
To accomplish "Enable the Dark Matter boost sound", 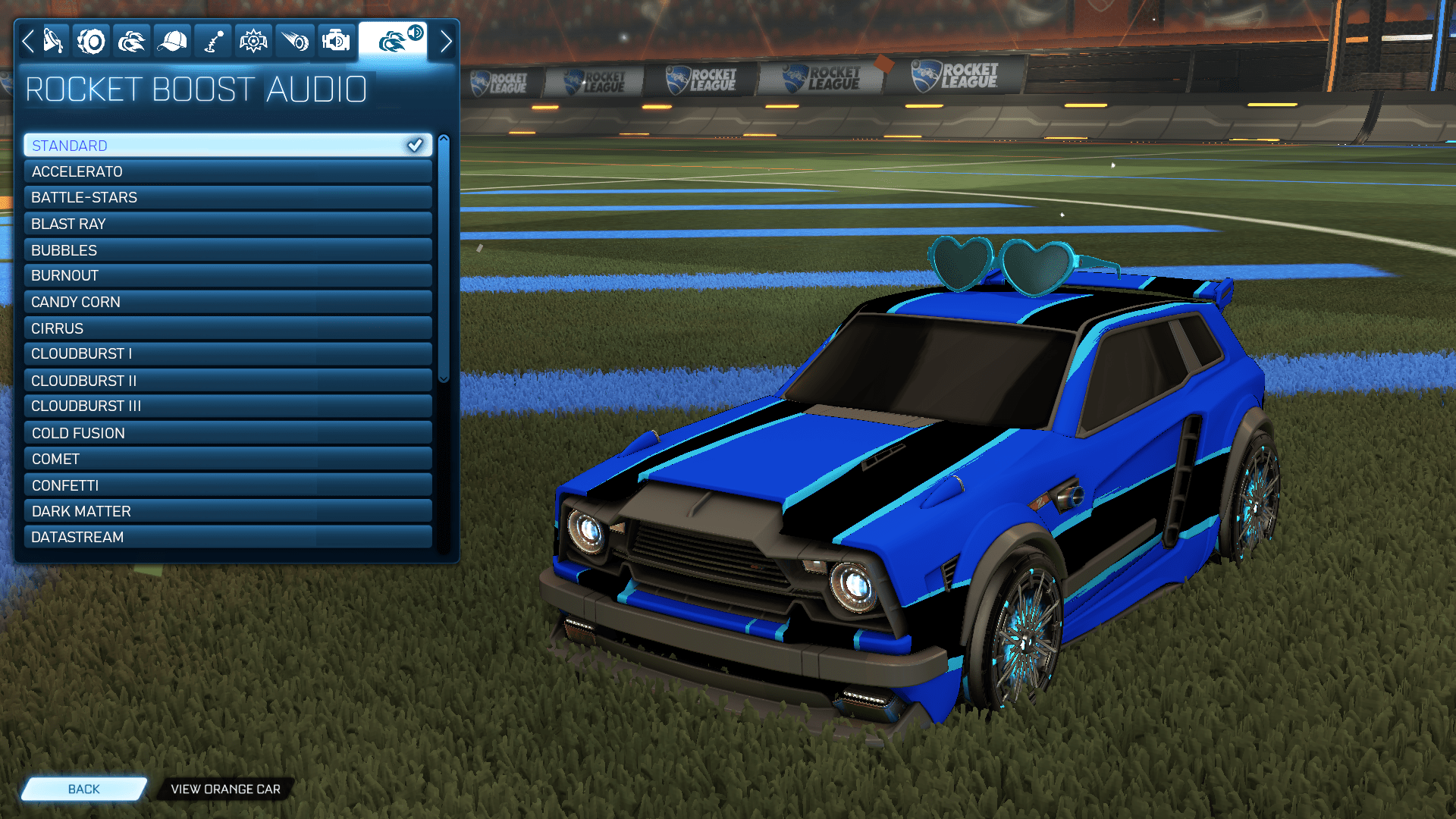I will 227,510.
